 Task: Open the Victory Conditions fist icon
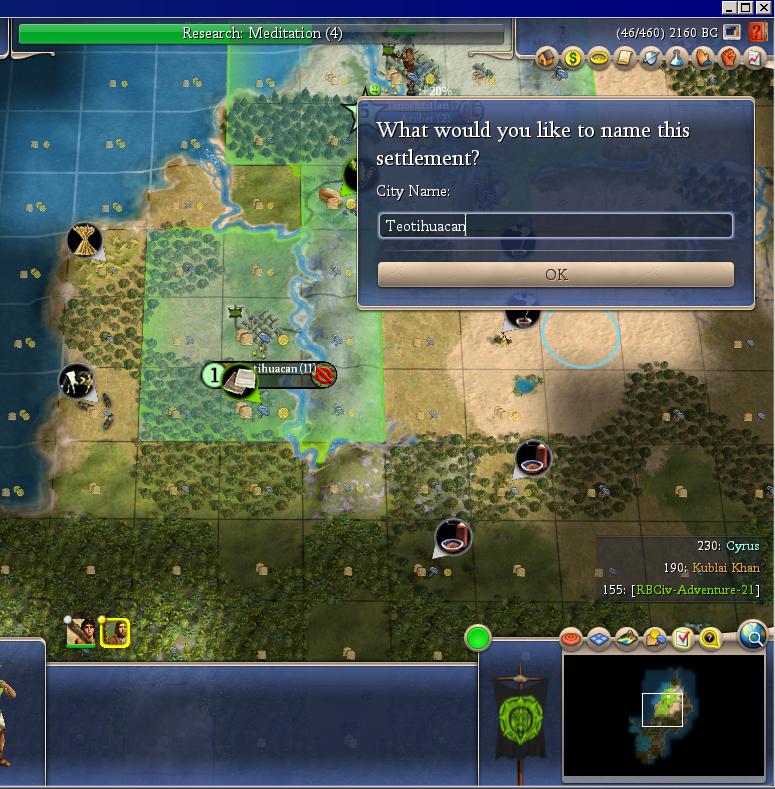[x=729, y=58]
